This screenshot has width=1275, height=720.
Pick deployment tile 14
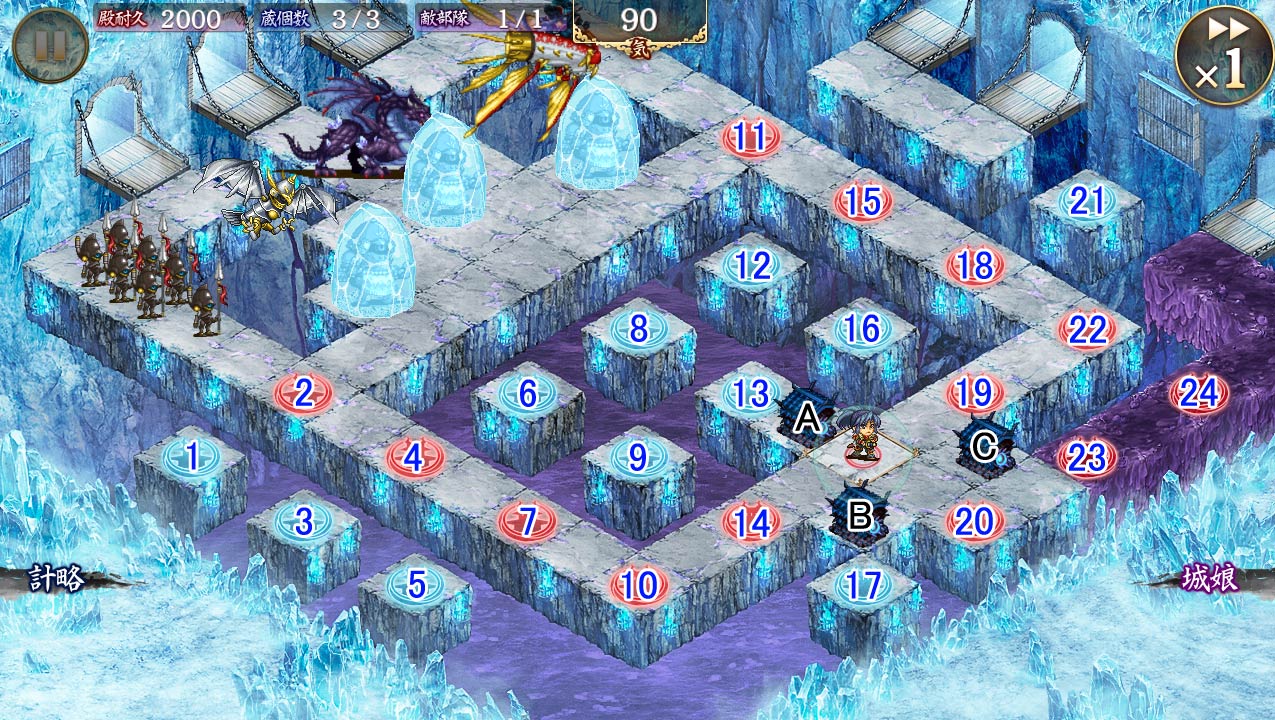(x=751, y=522)
